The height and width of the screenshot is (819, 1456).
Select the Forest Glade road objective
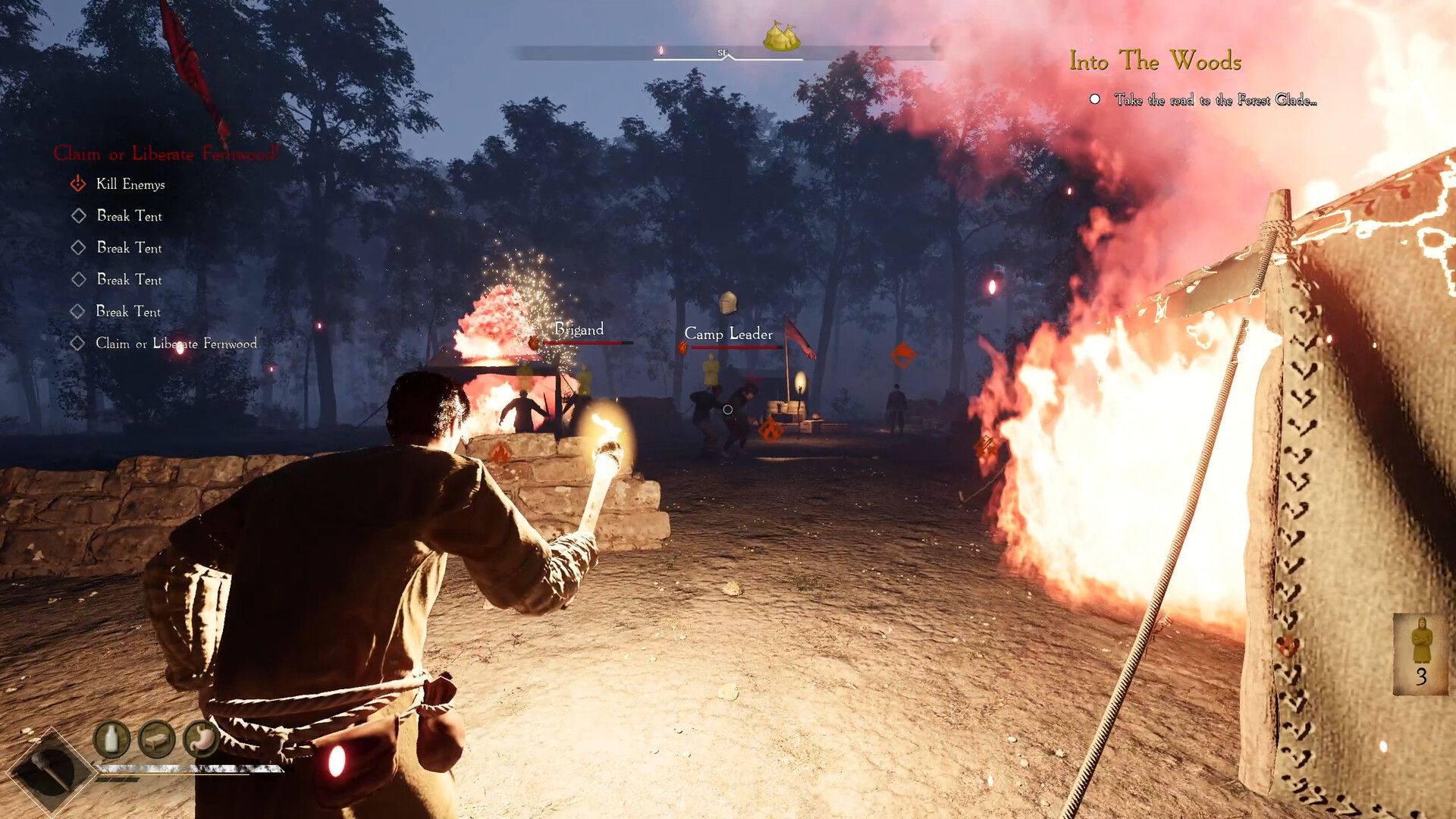[1215, 100]
